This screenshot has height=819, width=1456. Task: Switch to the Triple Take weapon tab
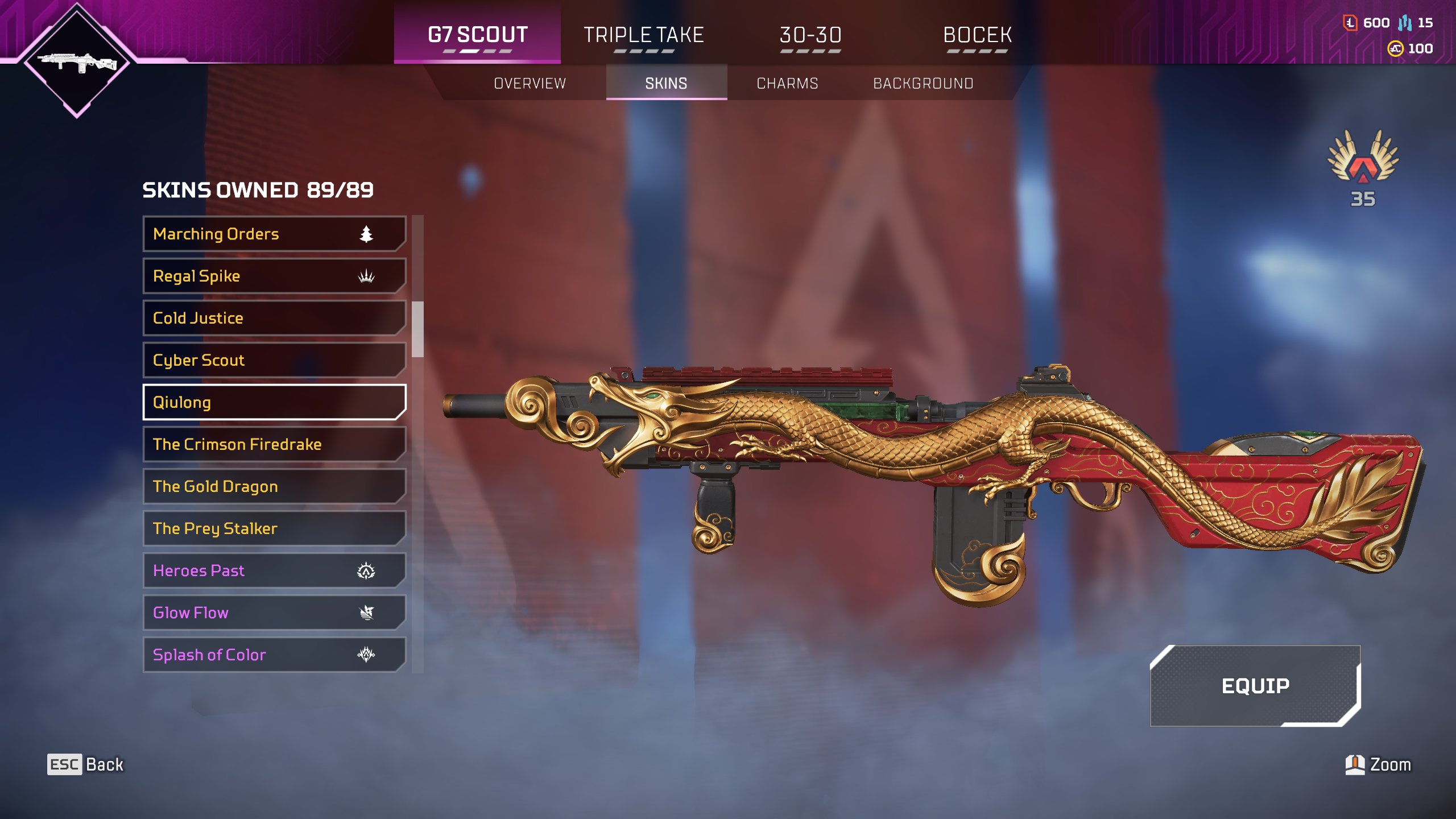tap(644, 35)
